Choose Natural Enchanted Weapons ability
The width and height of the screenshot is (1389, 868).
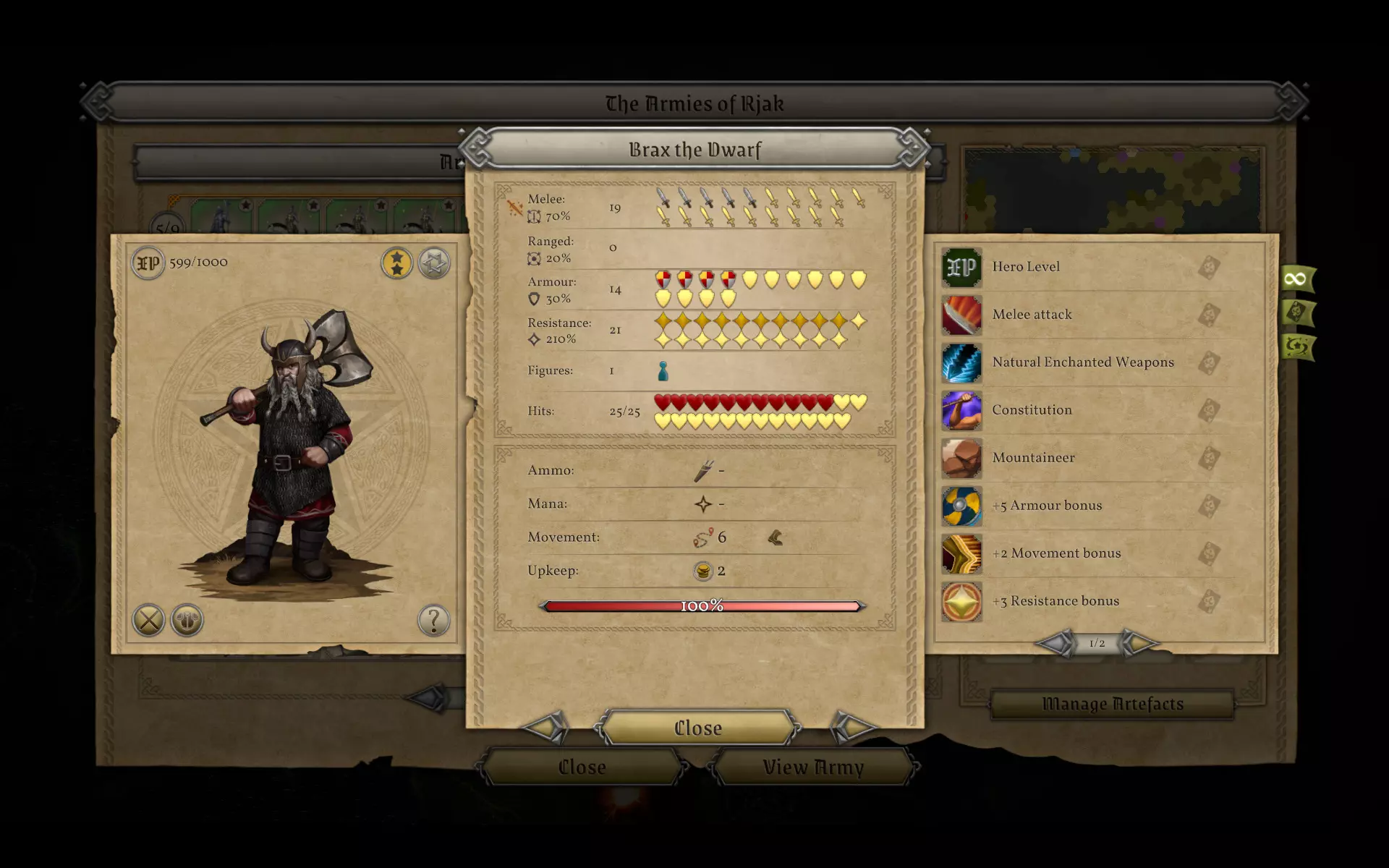click(x=1082, y=362)
